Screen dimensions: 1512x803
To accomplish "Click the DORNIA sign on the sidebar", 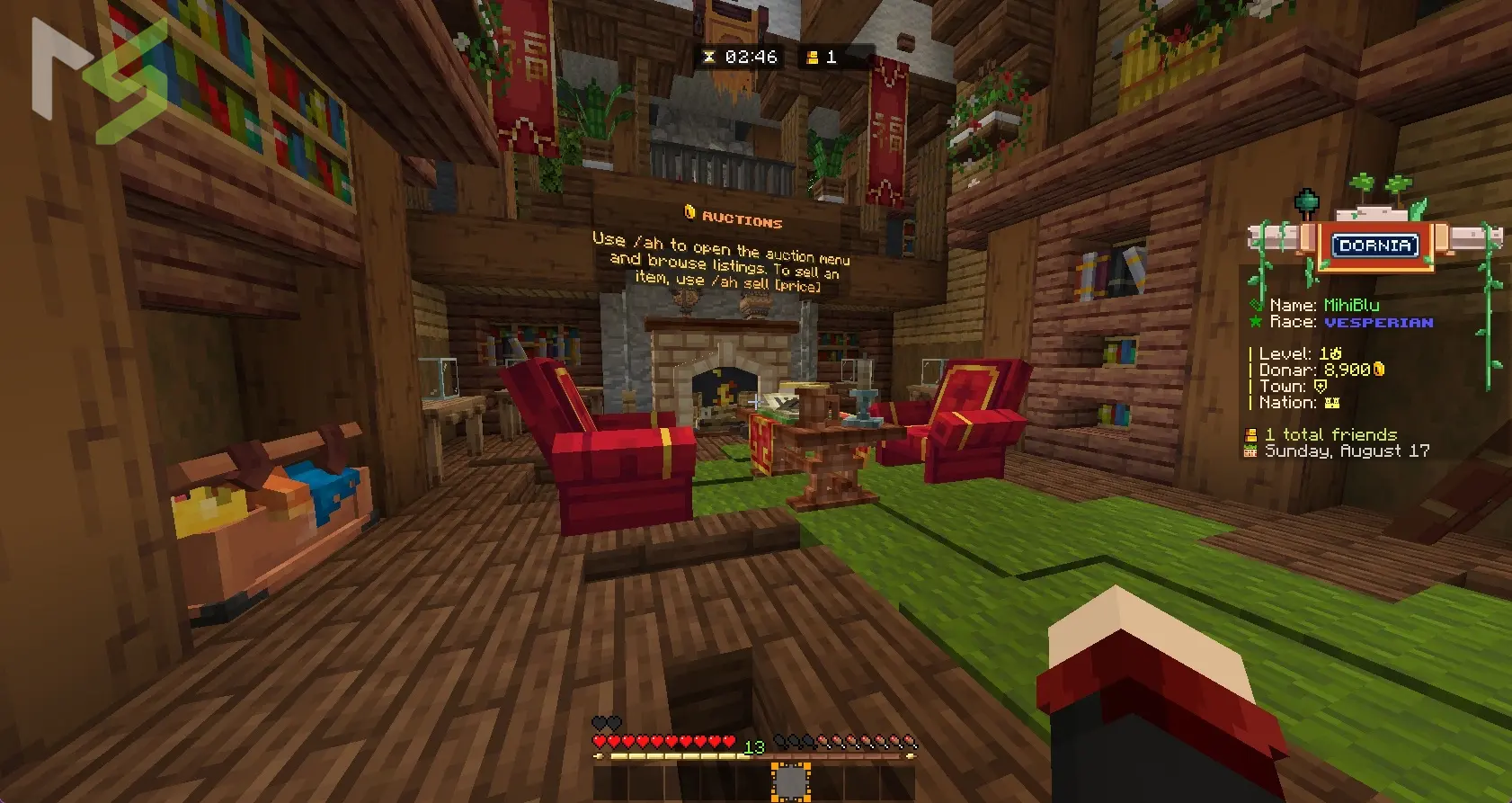I will (x=1374, y=245).
